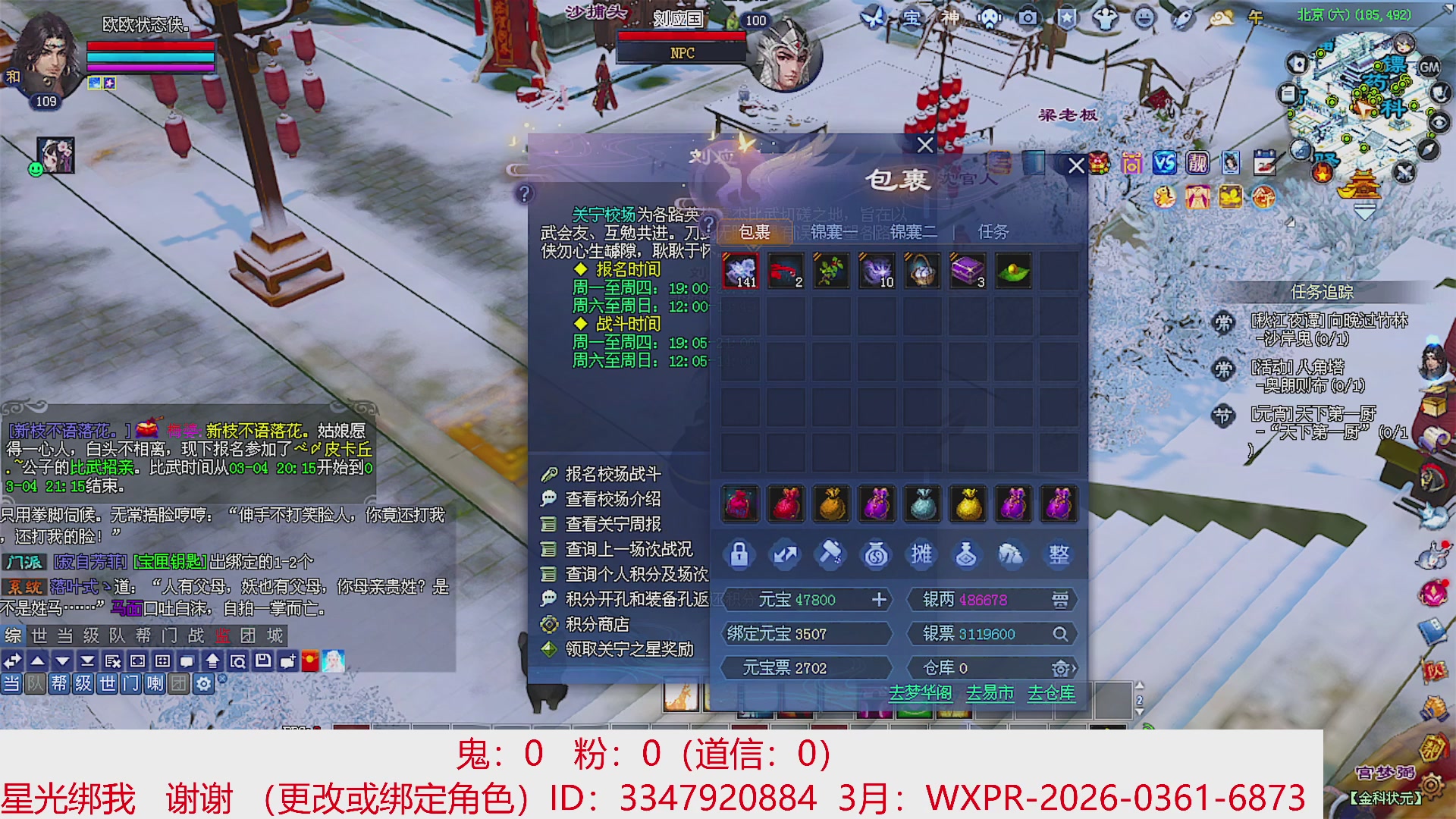The image size is (1456, 819).
Task: Select the lock items icon in the bag panel
Action: [741, 554]
